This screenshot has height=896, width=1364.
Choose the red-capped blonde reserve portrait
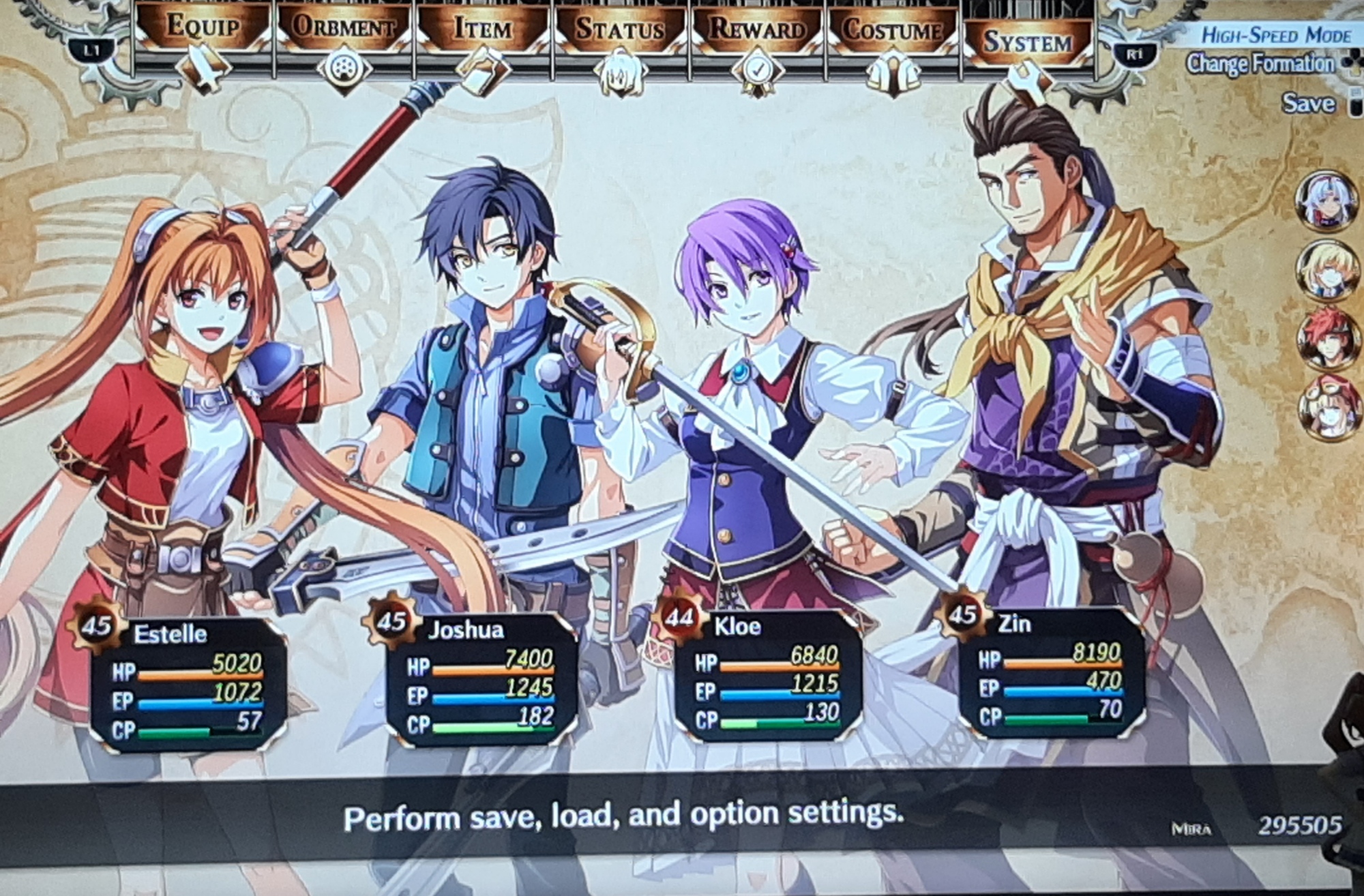(1326, 407)
